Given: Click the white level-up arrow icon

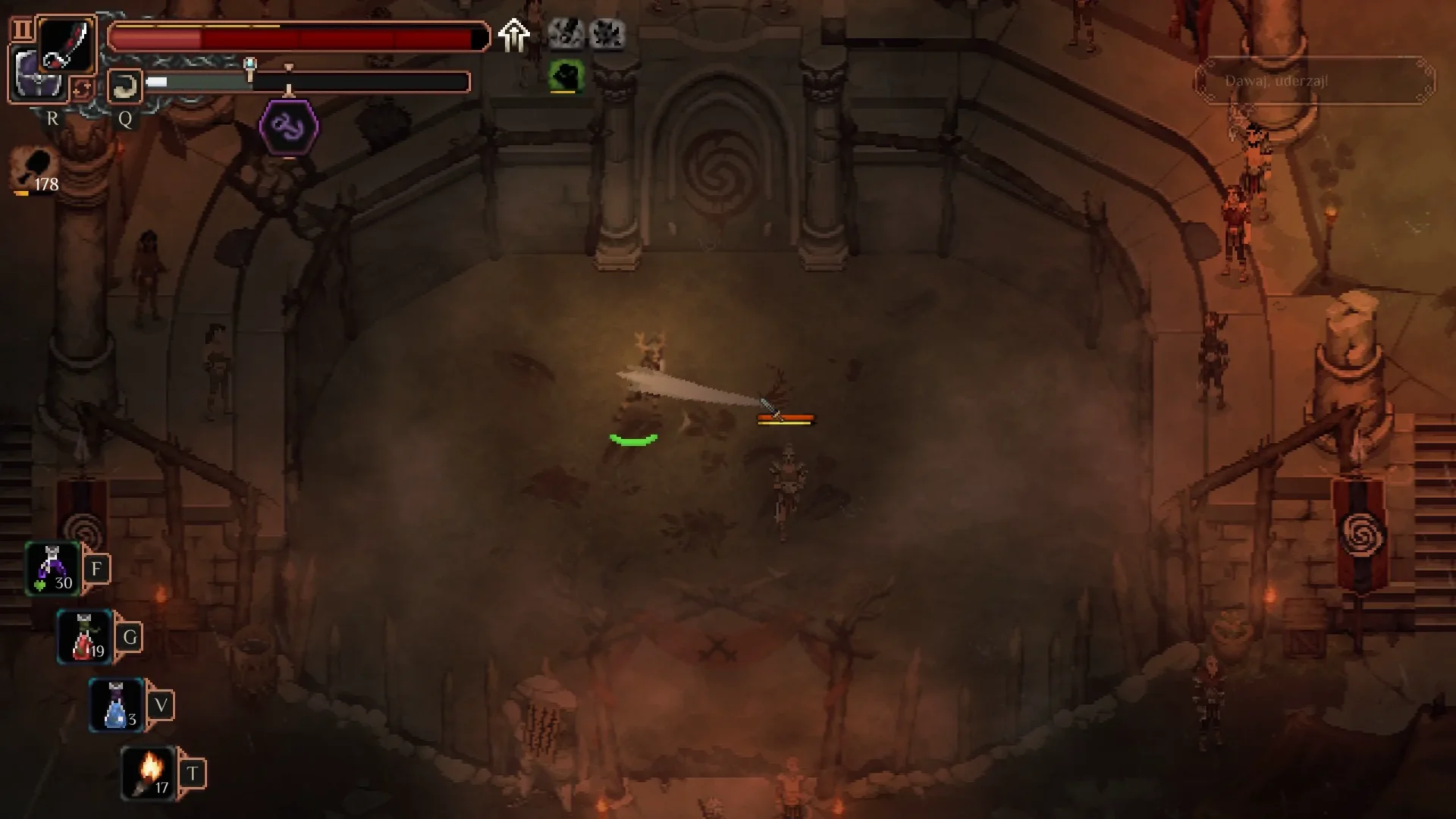Looking at the screenshot, I should pos(514,34).
